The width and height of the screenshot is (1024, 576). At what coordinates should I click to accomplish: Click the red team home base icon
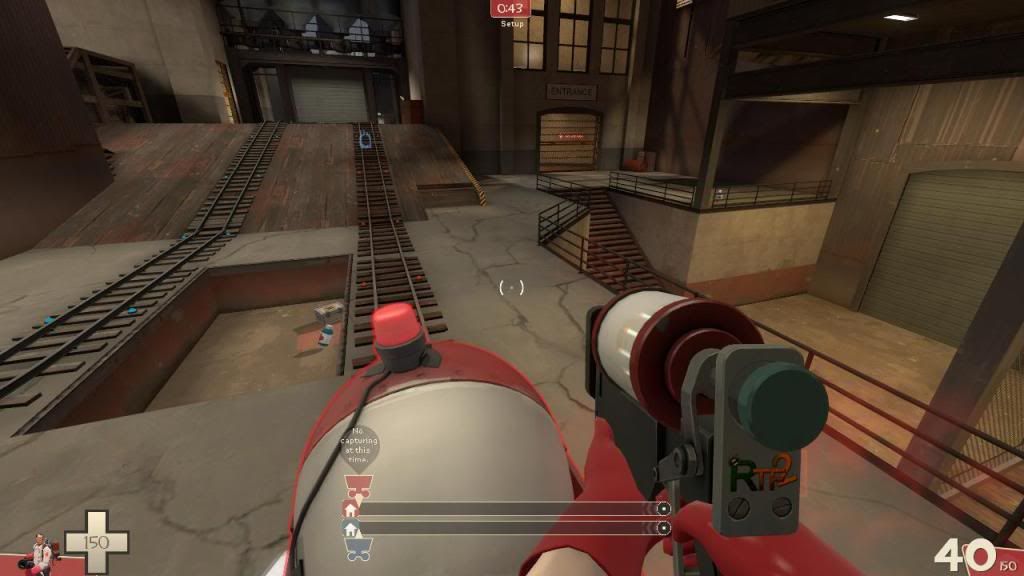[x=350, y=508]
